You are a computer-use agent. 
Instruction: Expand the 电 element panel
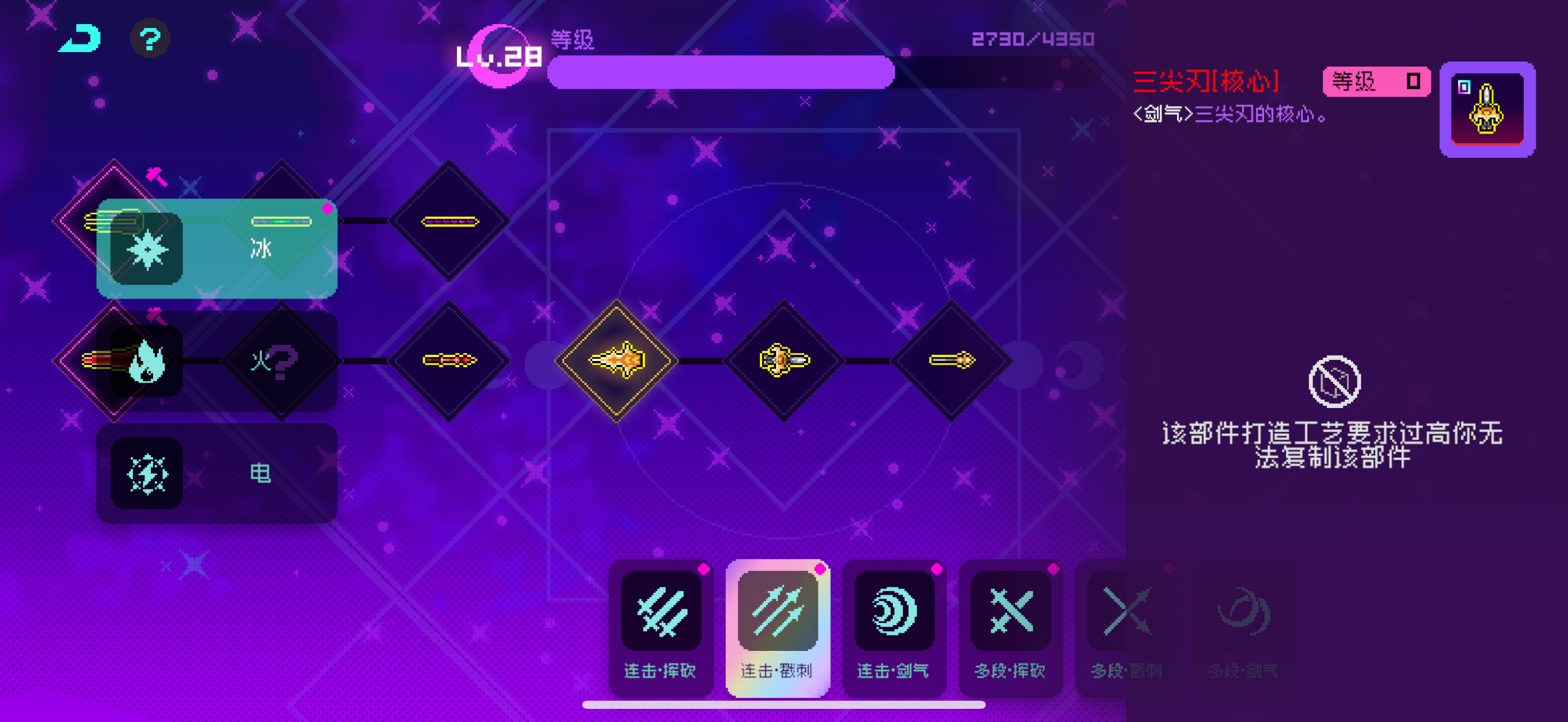[x=262, y=474]
